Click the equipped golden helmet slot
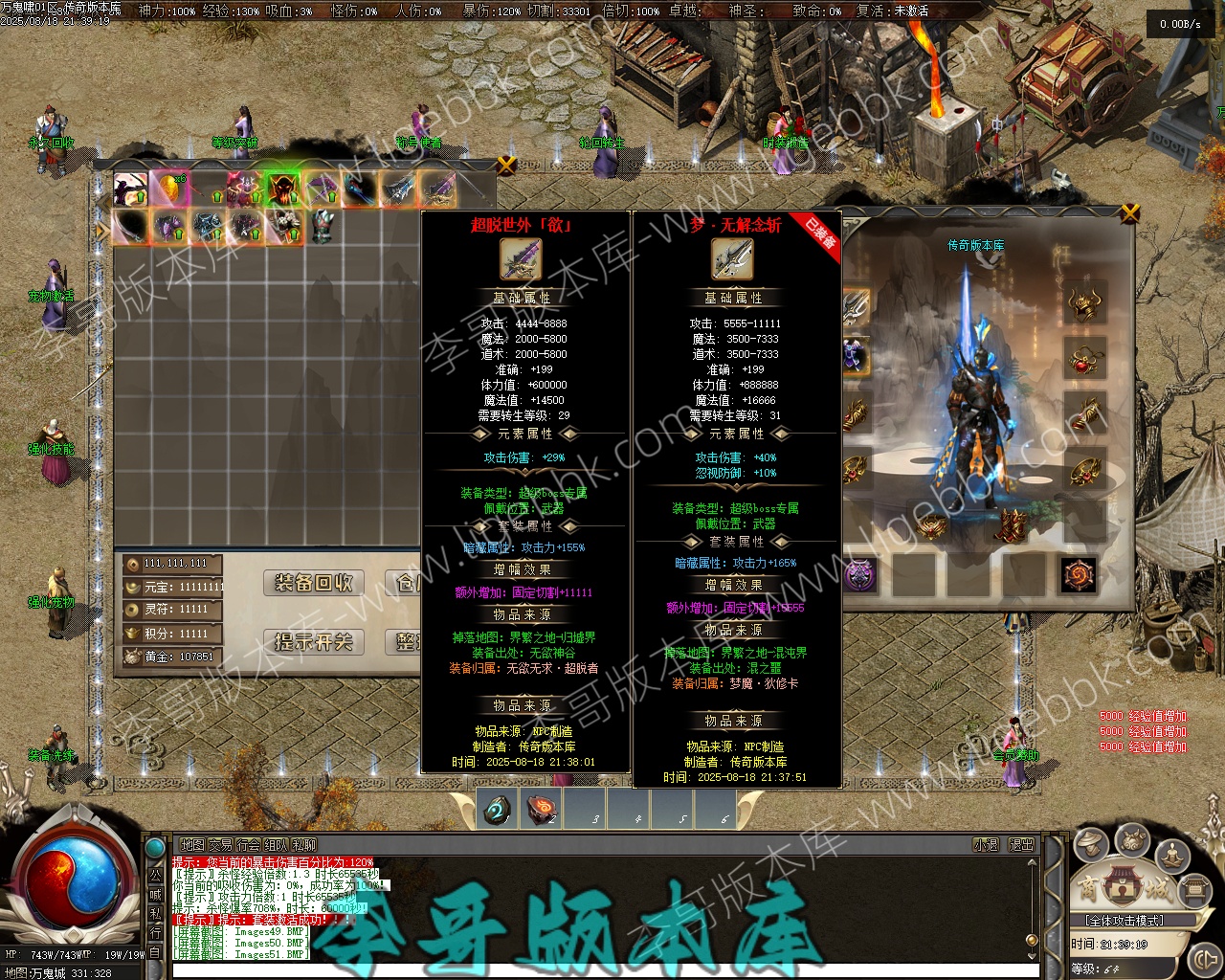This screenshot has height=980, width=1225. pos(1084,304)
